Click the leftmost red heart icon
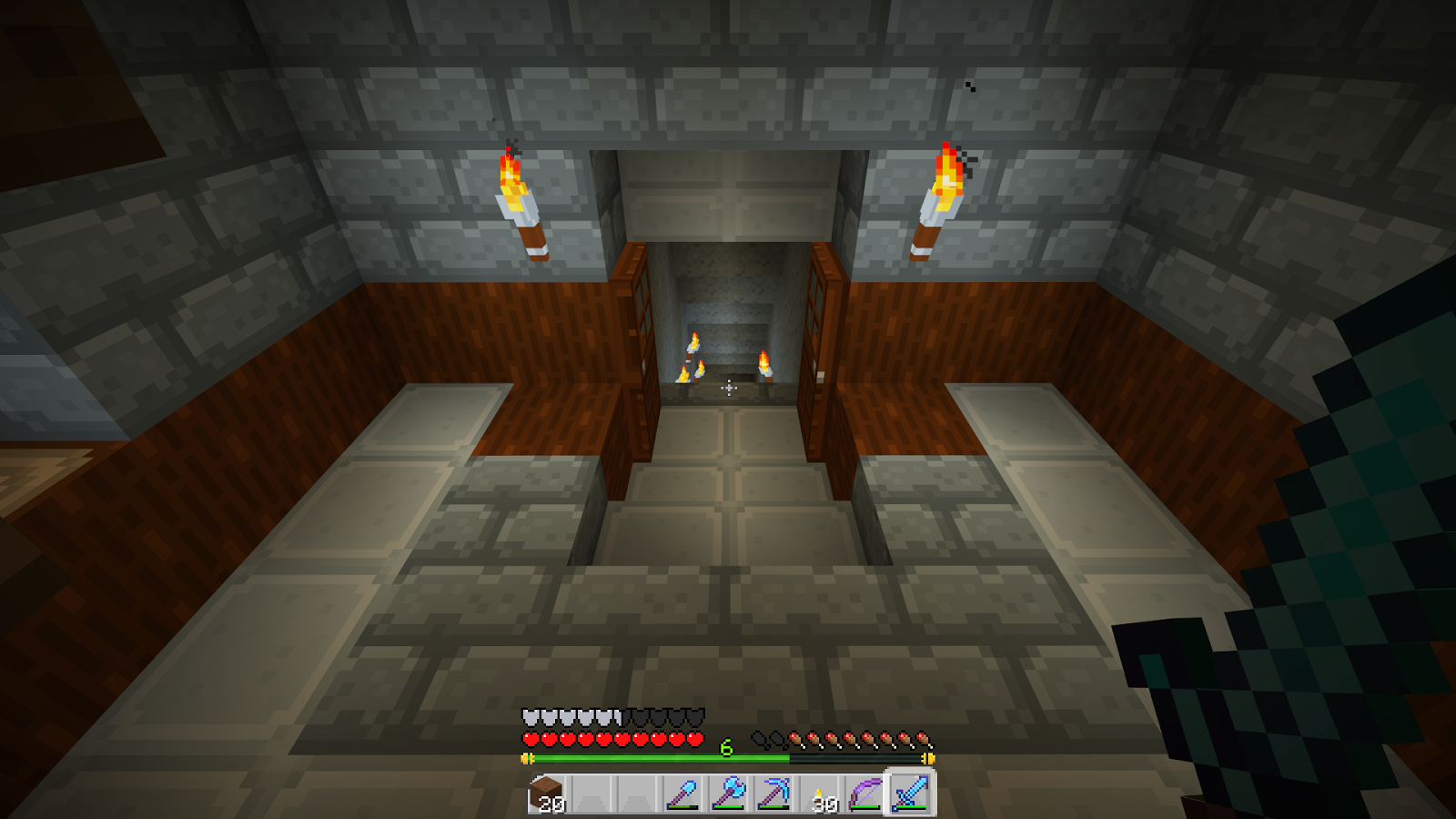This screenshot has width=1456, height=819. 530,740
